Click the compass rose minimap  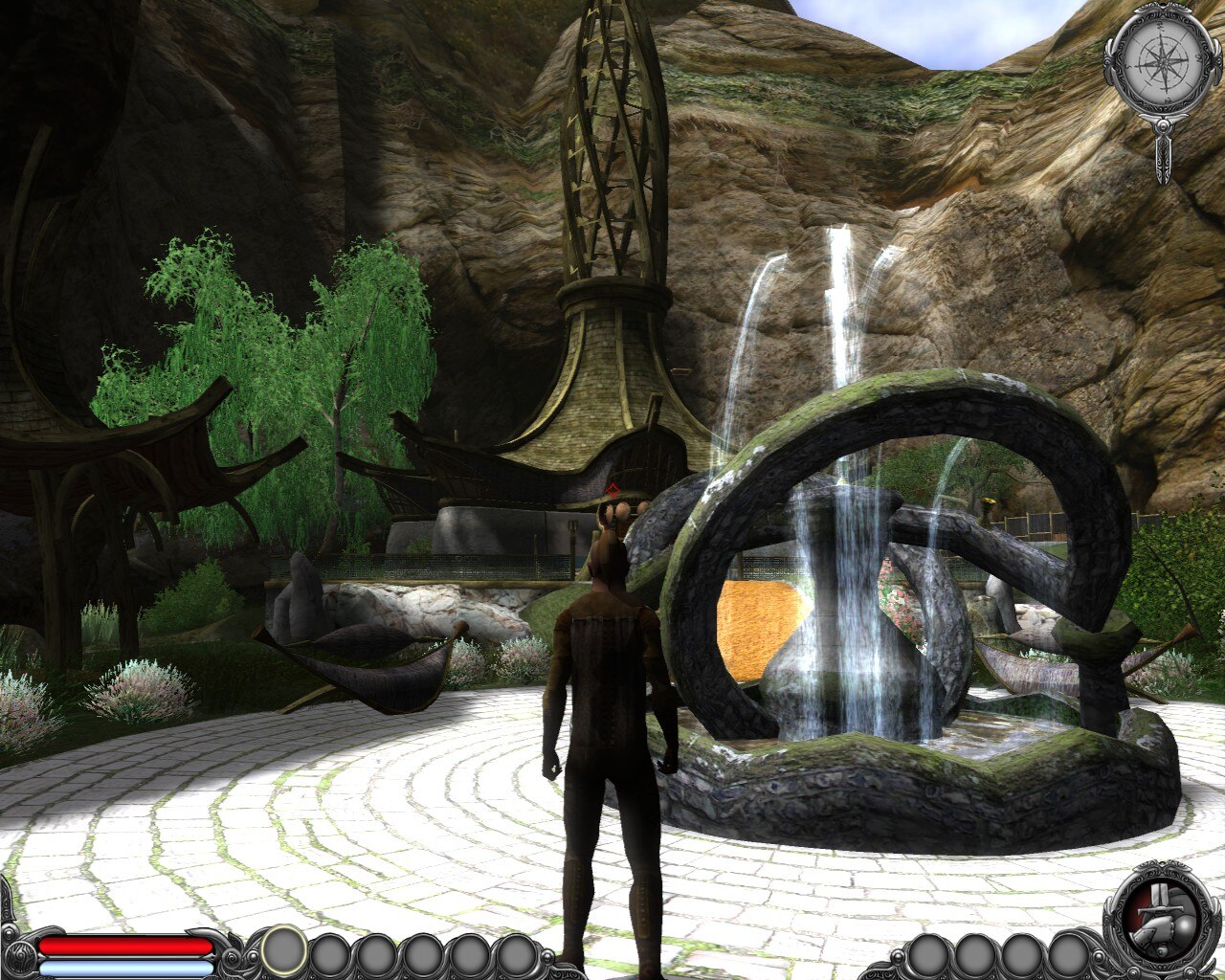coord(1162,60)
